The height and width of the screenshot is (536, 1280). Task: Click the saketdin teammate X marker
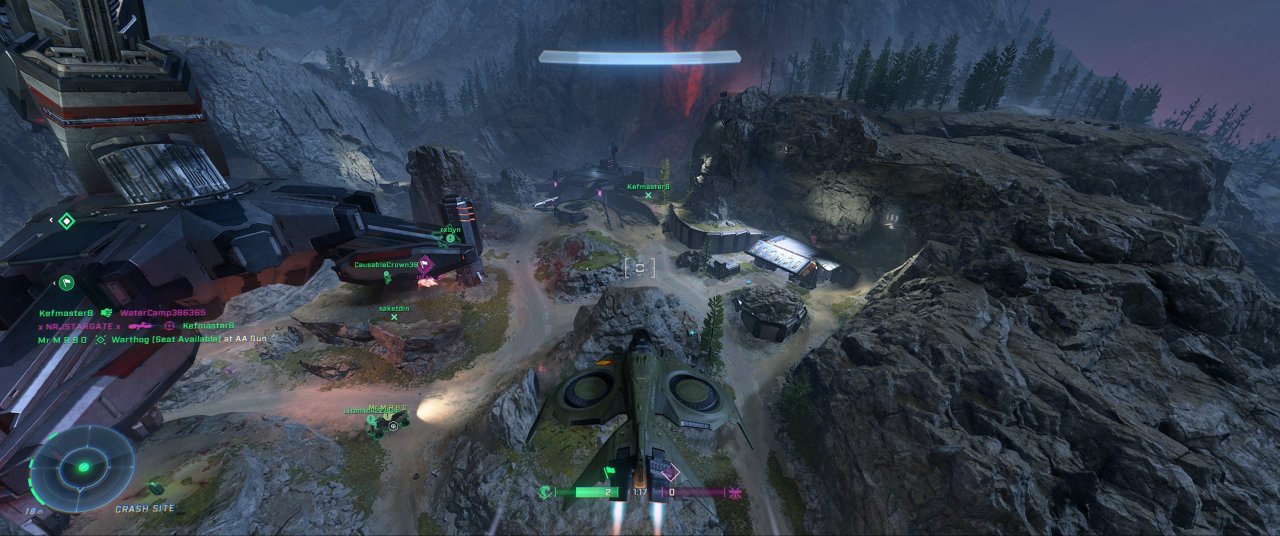pyautogui.click(x=395, y=318)
